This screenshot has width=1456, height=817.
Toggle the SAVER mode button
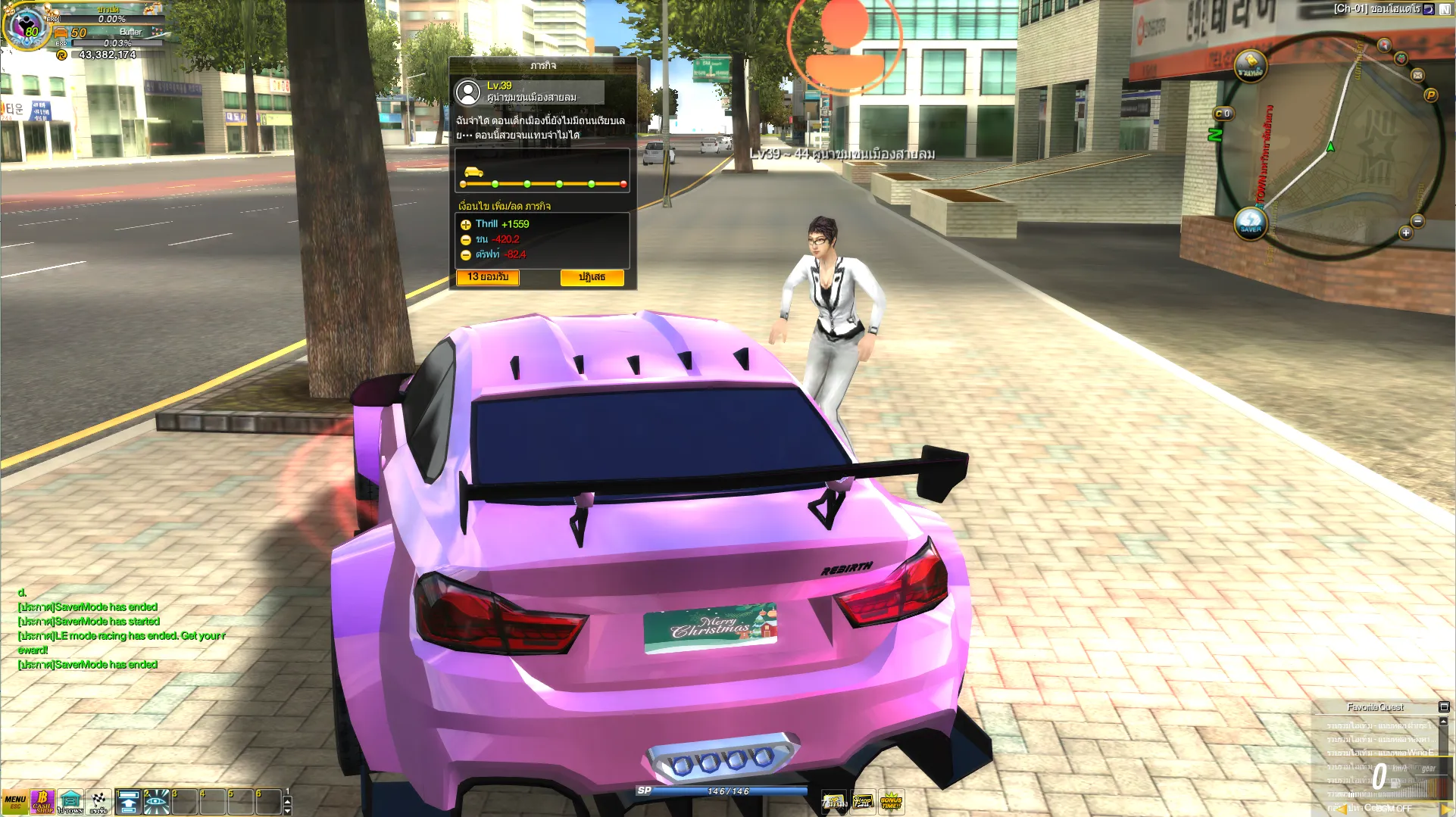(1251, 223)
